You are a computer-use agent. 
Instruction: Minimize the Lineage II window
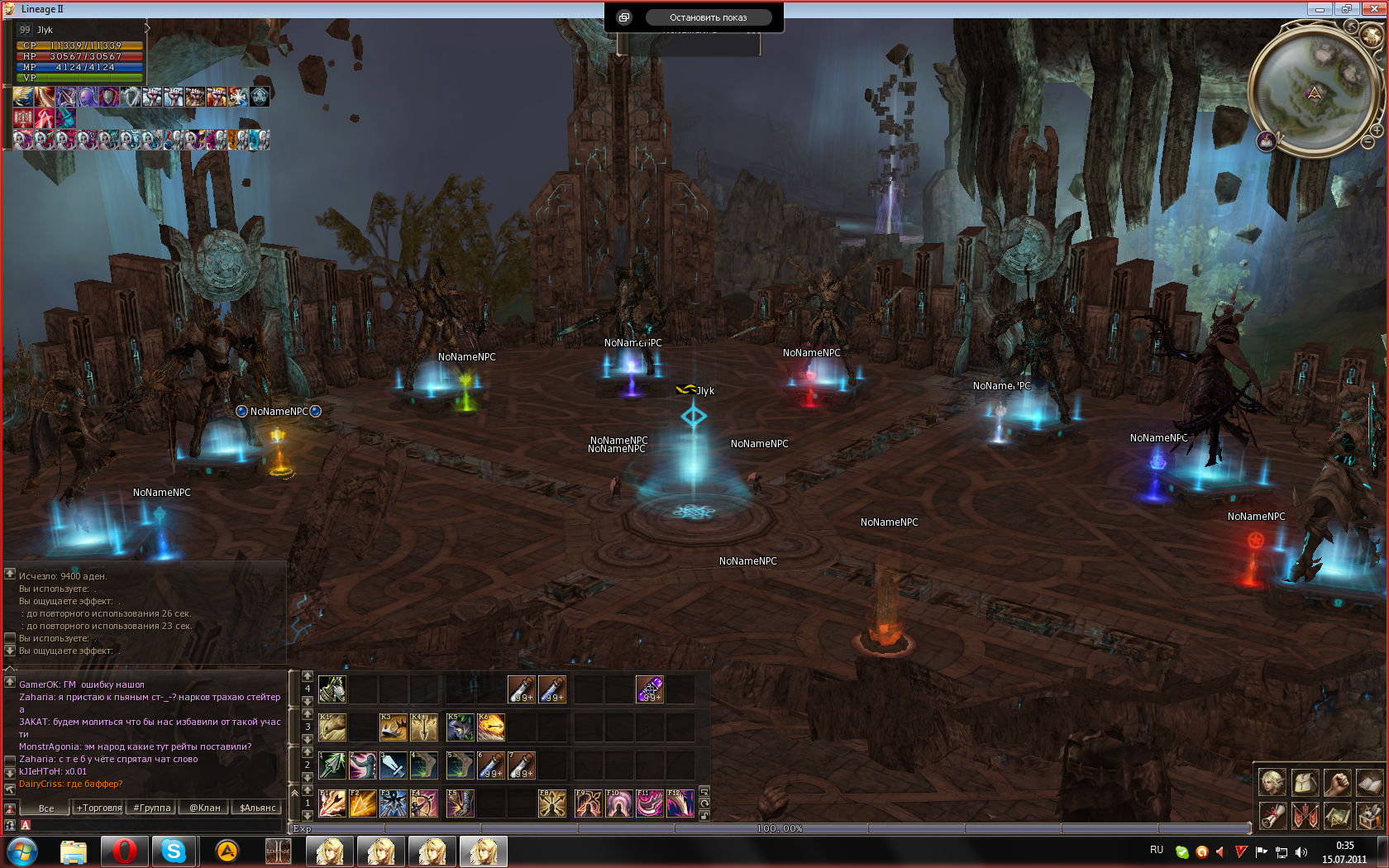(x=1319, y=9)
